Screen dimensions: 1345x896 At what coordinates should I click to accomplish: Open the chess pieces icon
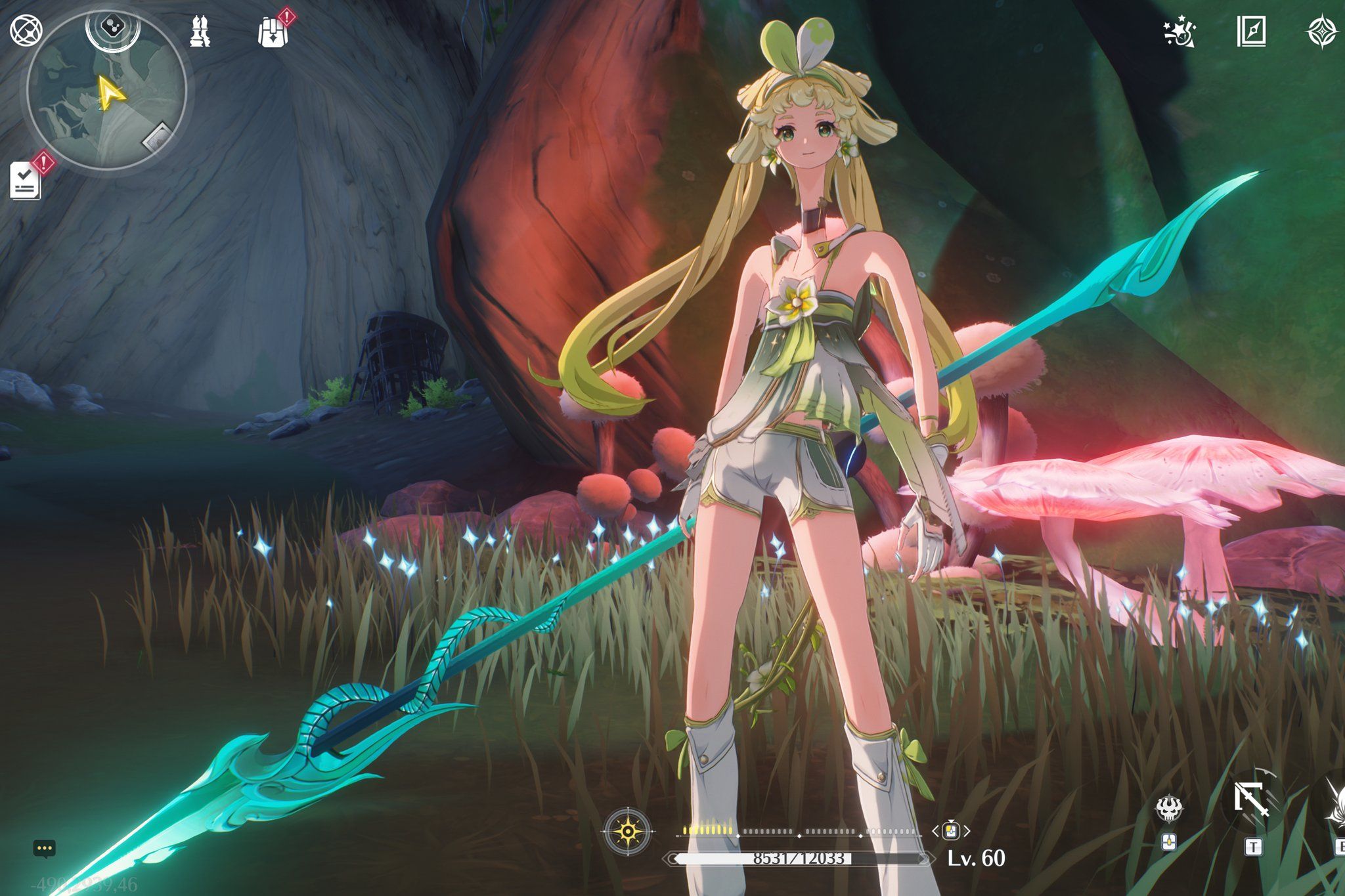pyautogui.click(x=200, y=31)
